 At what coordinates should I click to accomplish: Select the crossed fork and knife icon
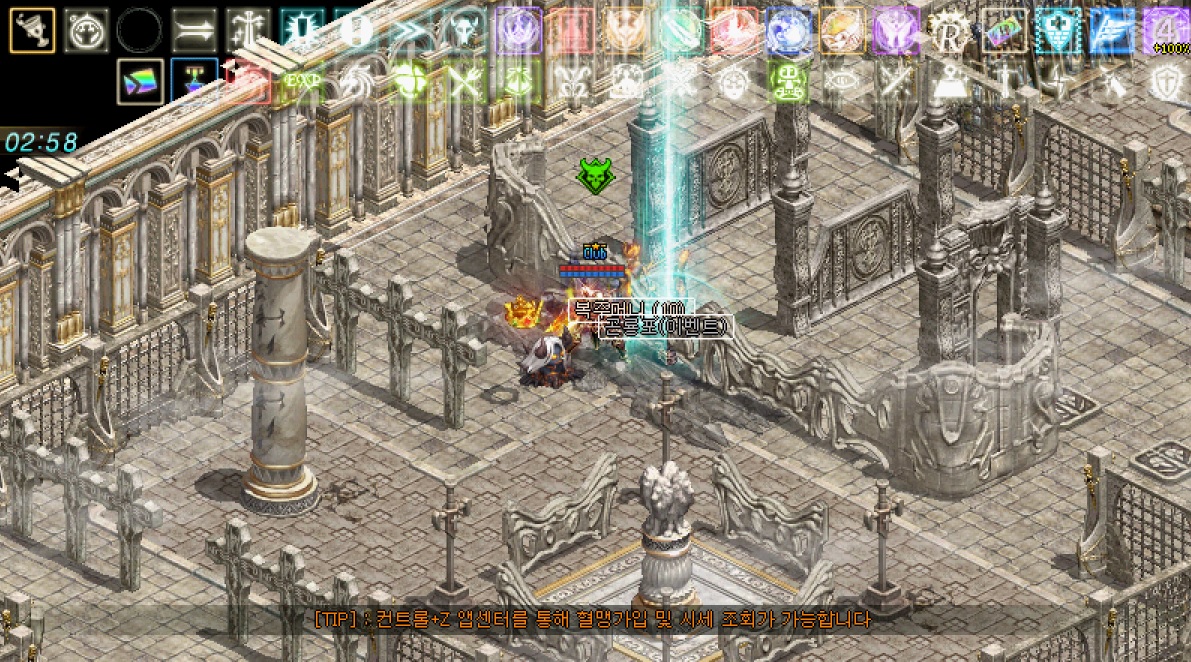464,82
